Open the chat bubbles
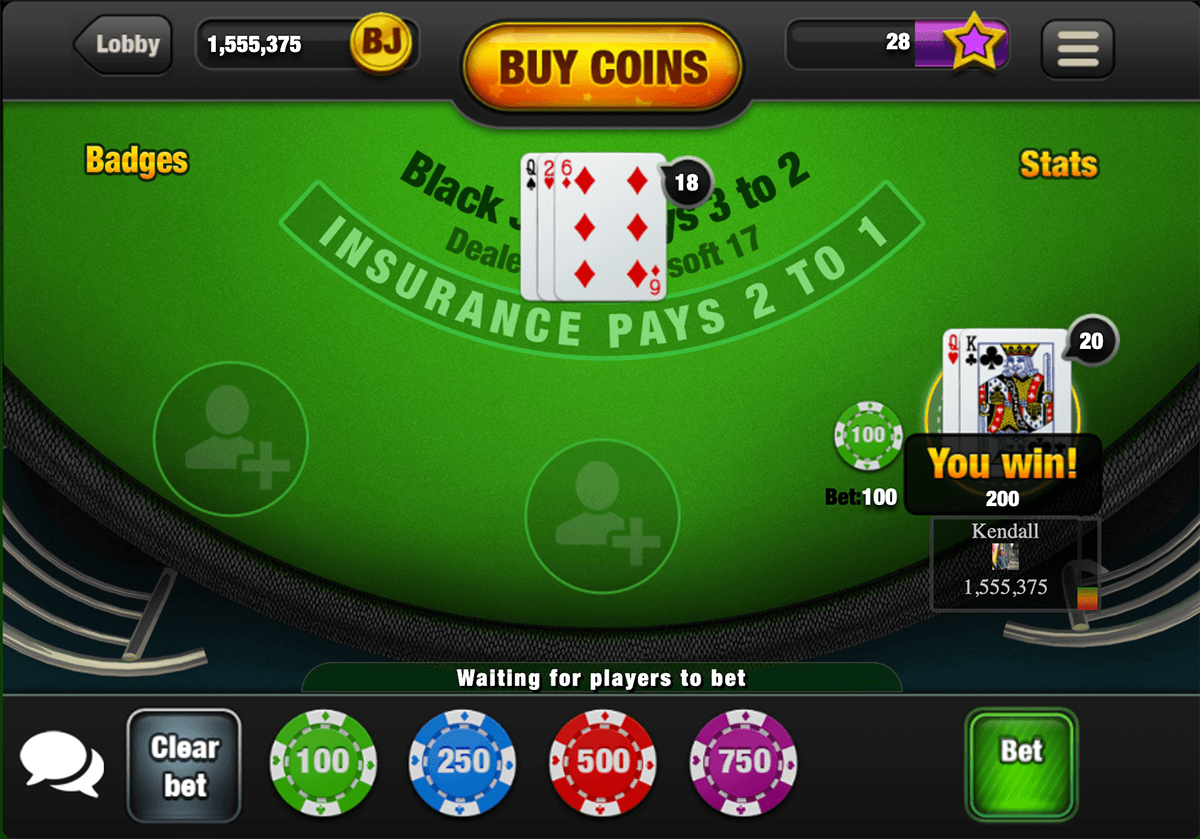The image size is (1200, 839). point(62,763)
